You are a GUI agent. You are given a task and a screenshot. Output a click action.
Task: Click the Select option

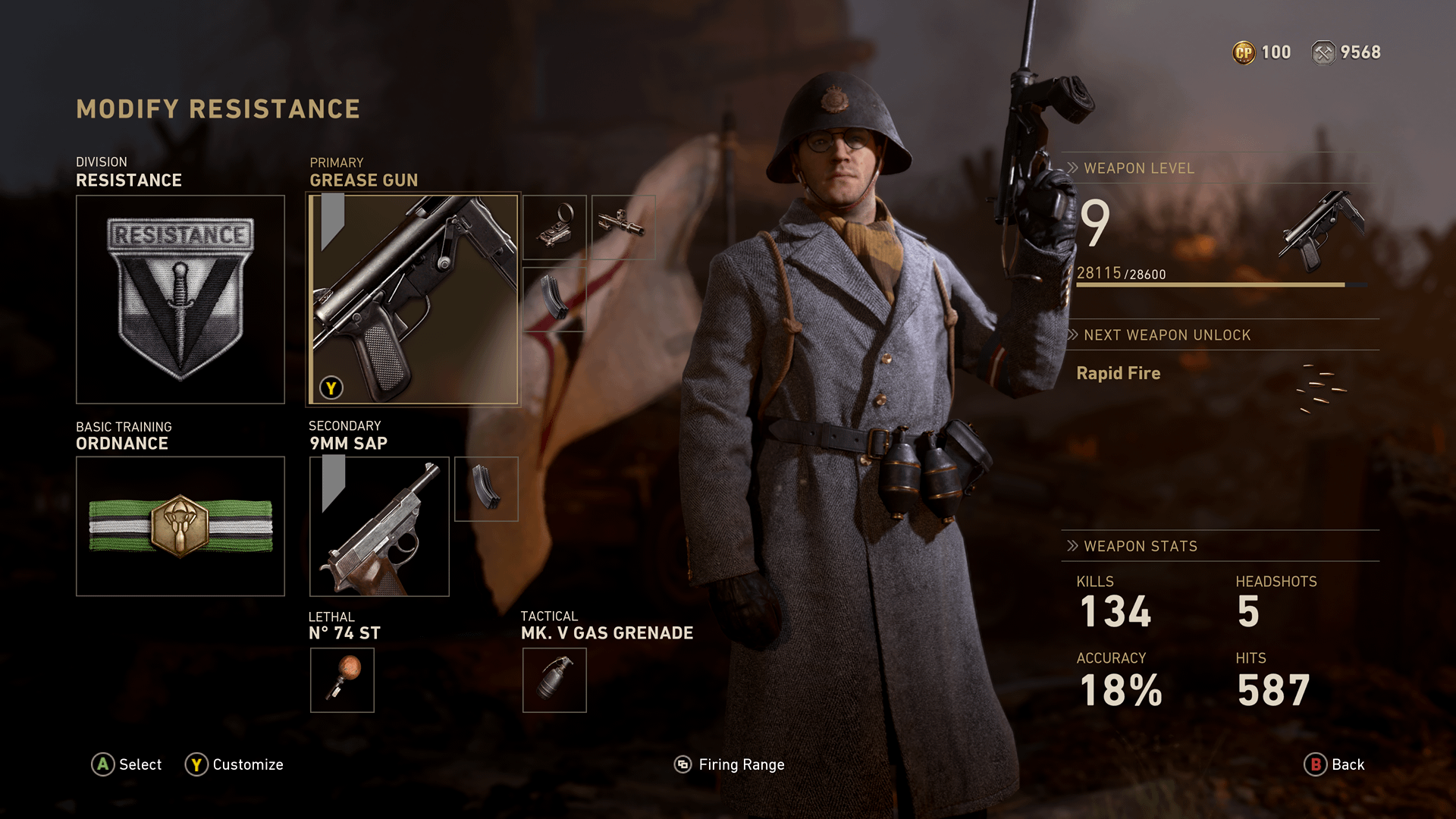[x=127, y=764]
